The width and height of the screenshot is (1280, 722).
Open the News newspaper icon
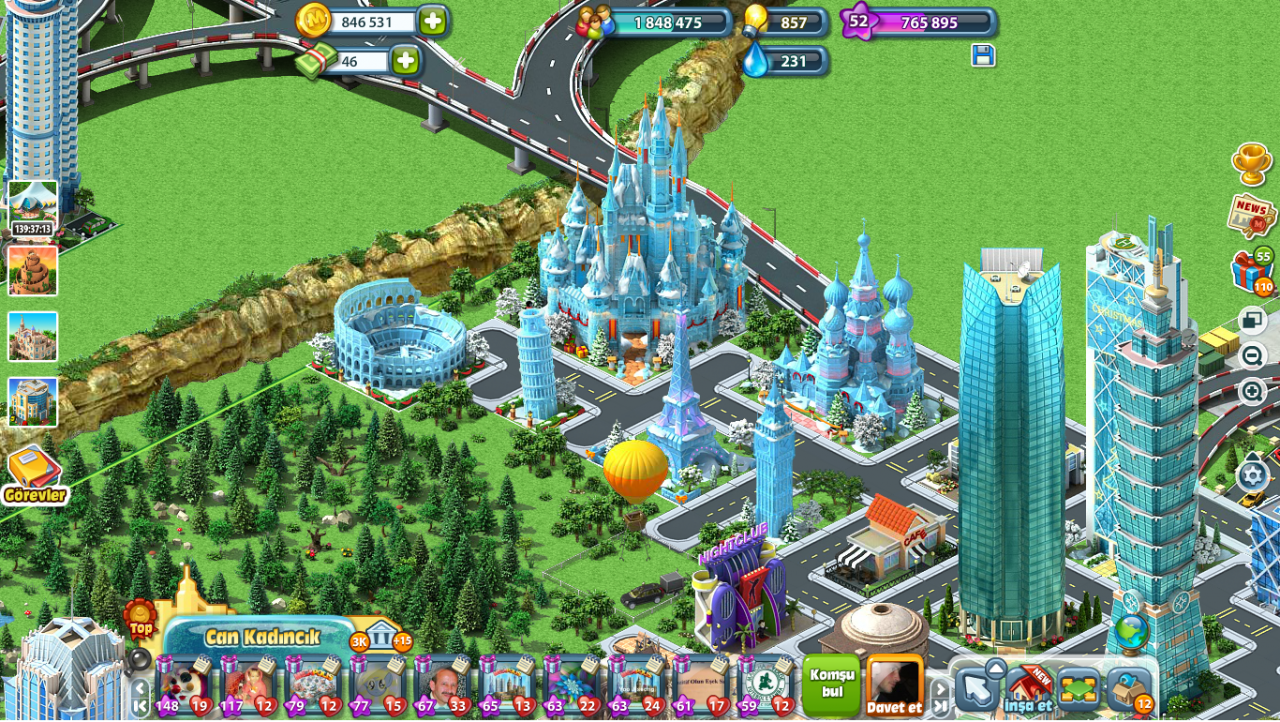1251,212
